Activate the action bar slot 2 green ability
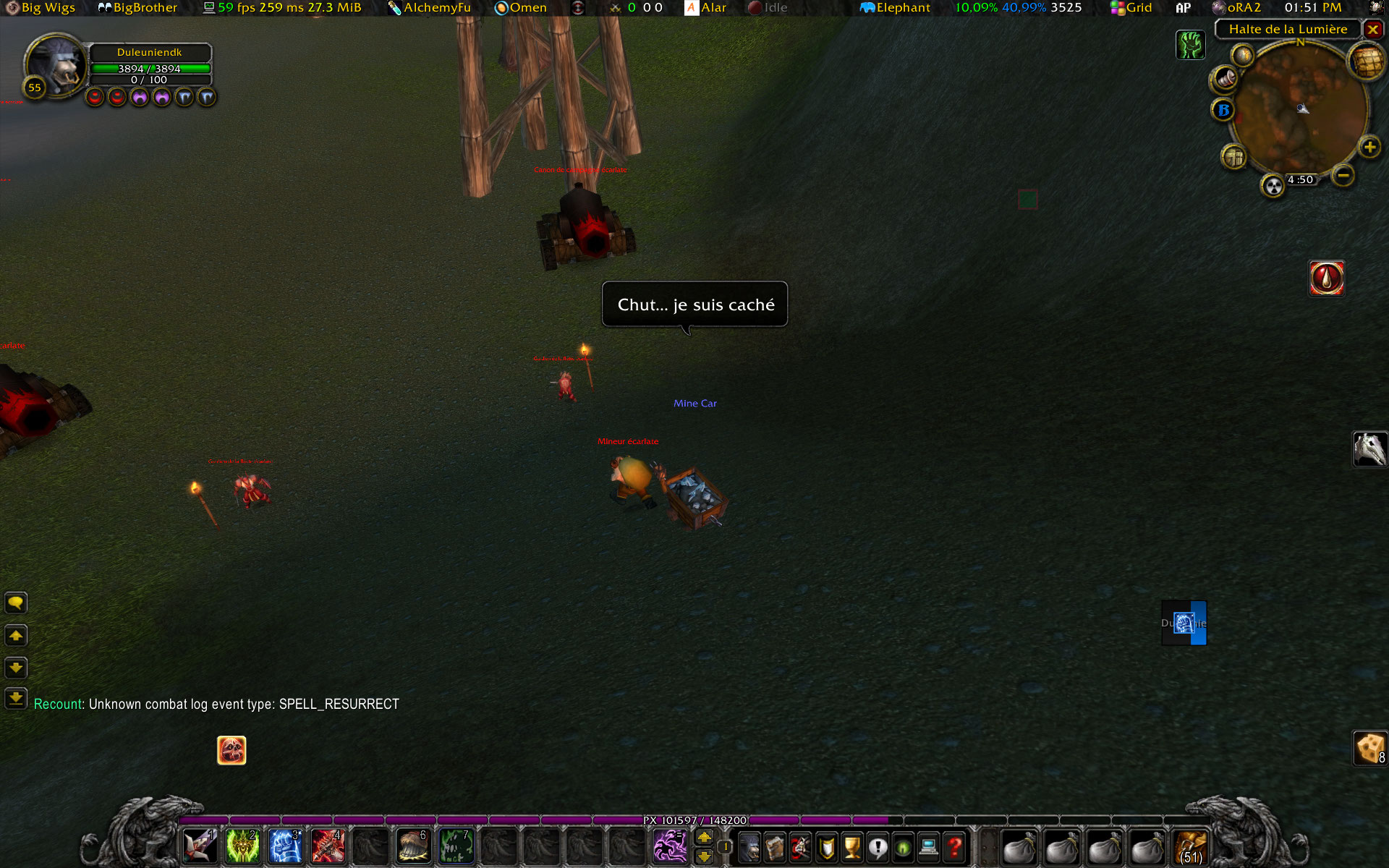 tap(242, 846)
